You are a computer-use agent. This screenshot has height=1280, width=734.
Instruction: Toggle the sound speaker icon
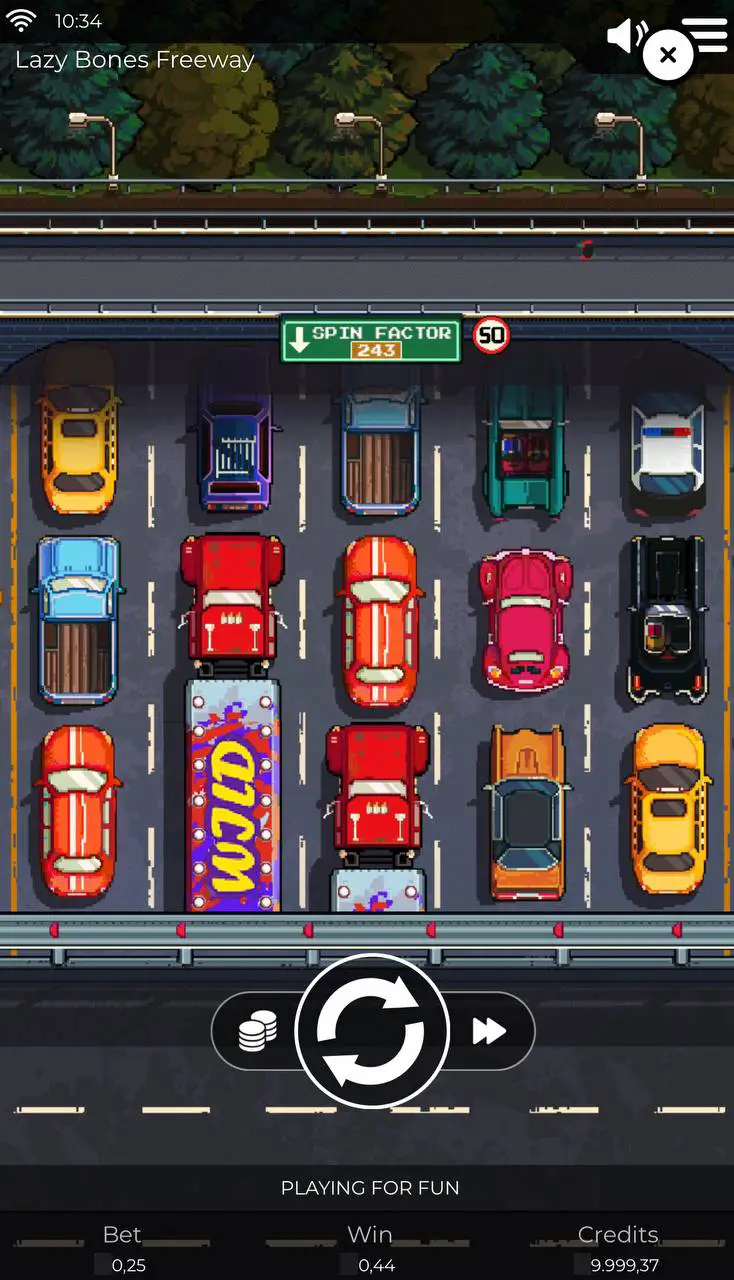coord(623,36)
